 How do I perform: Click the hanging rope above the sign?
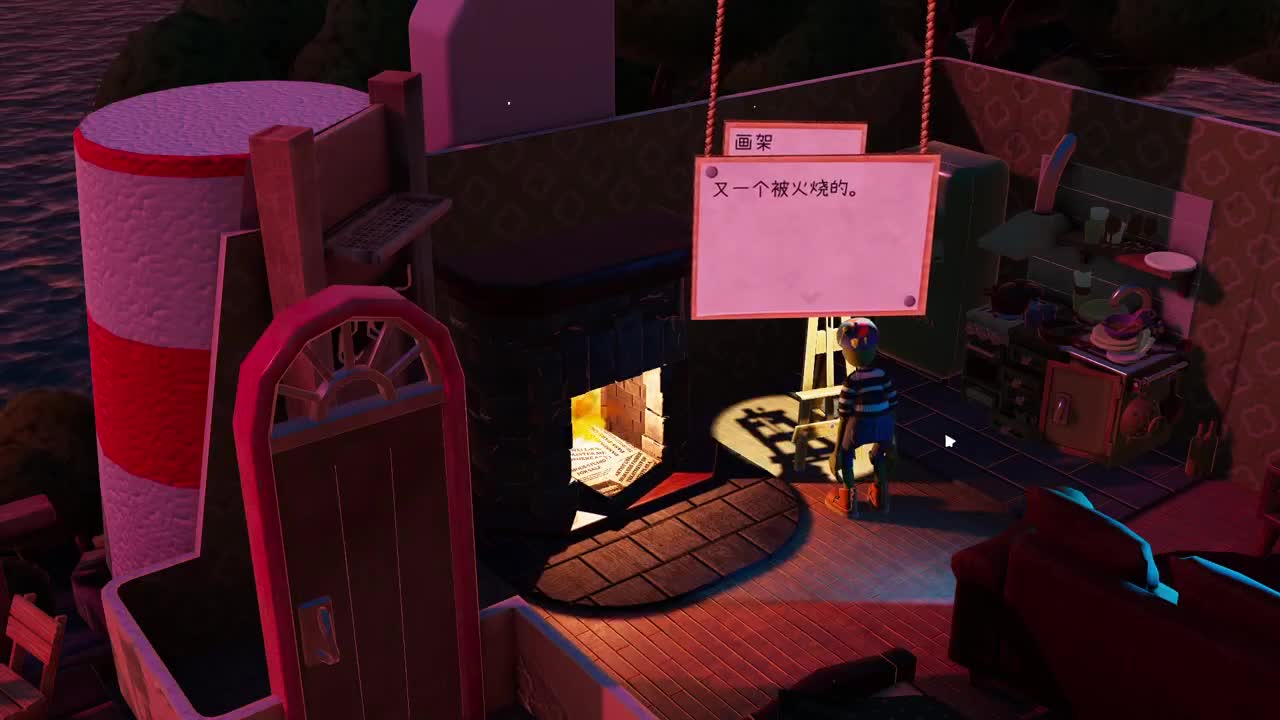pyautogui.click(x=718, y=60)
